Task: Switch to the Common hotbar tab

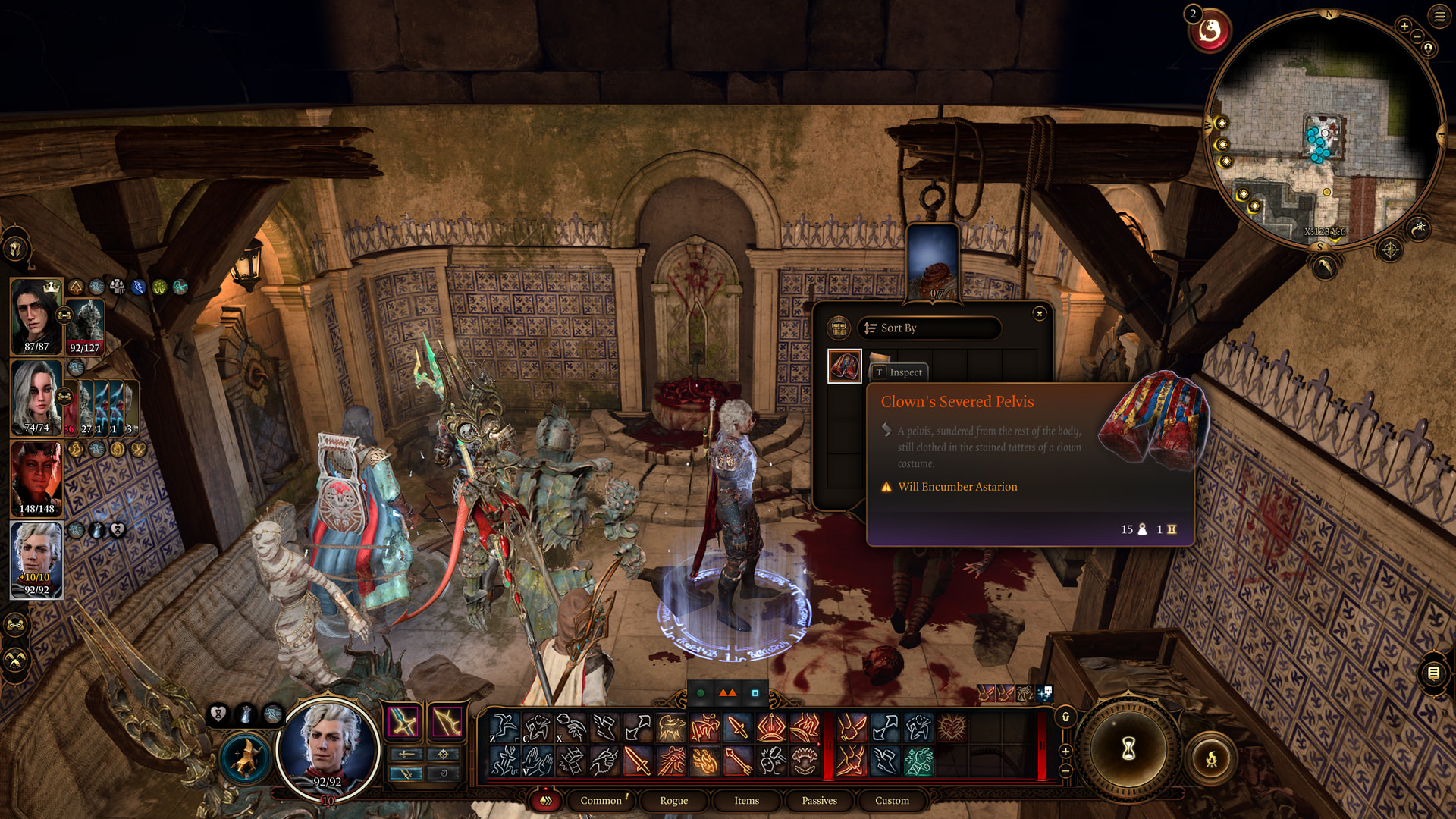Action: [601, 800]
